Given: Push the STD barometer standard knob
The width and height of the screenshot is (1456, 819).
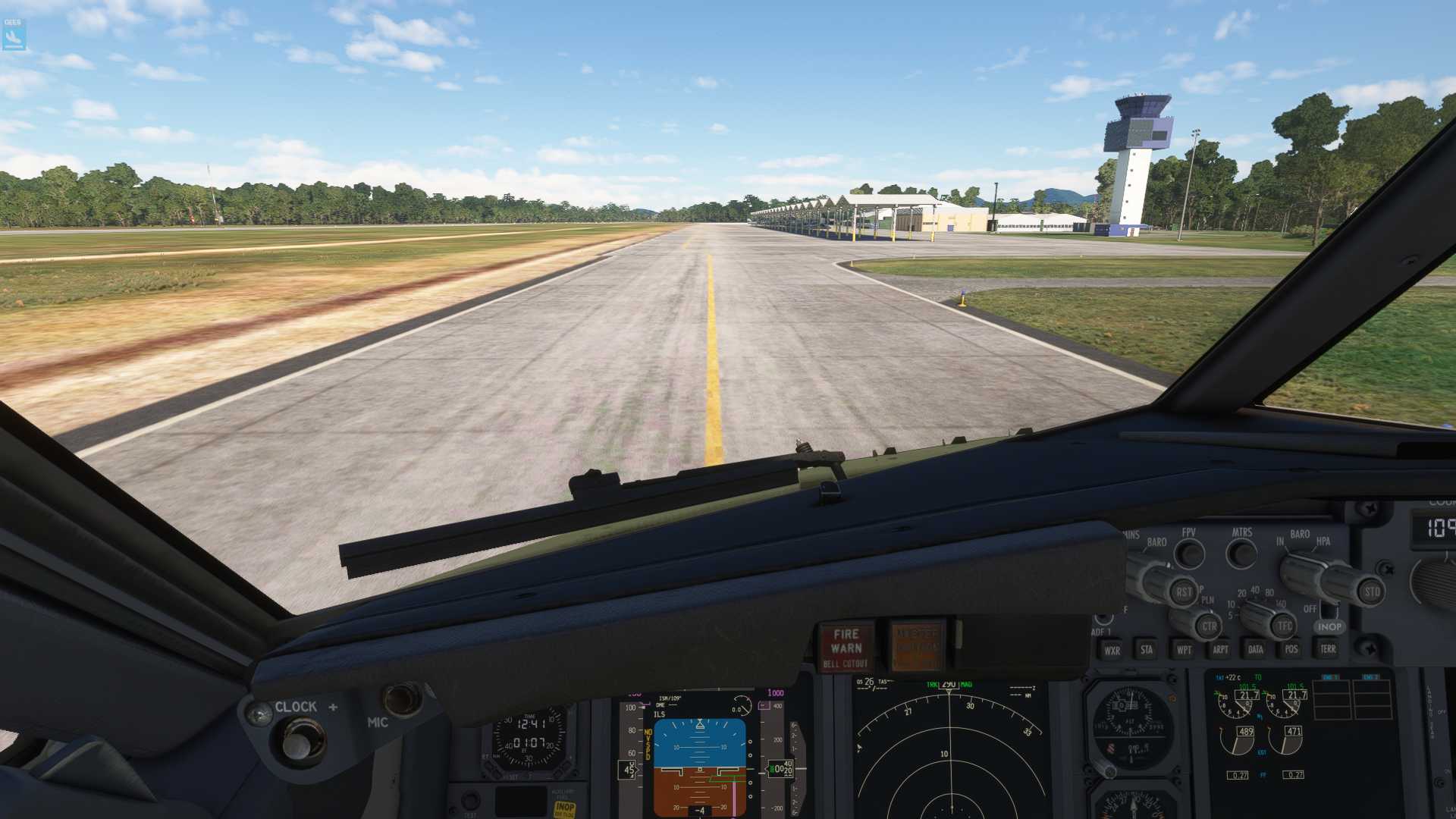Looking at the screenshot, I should (1371, 591).
